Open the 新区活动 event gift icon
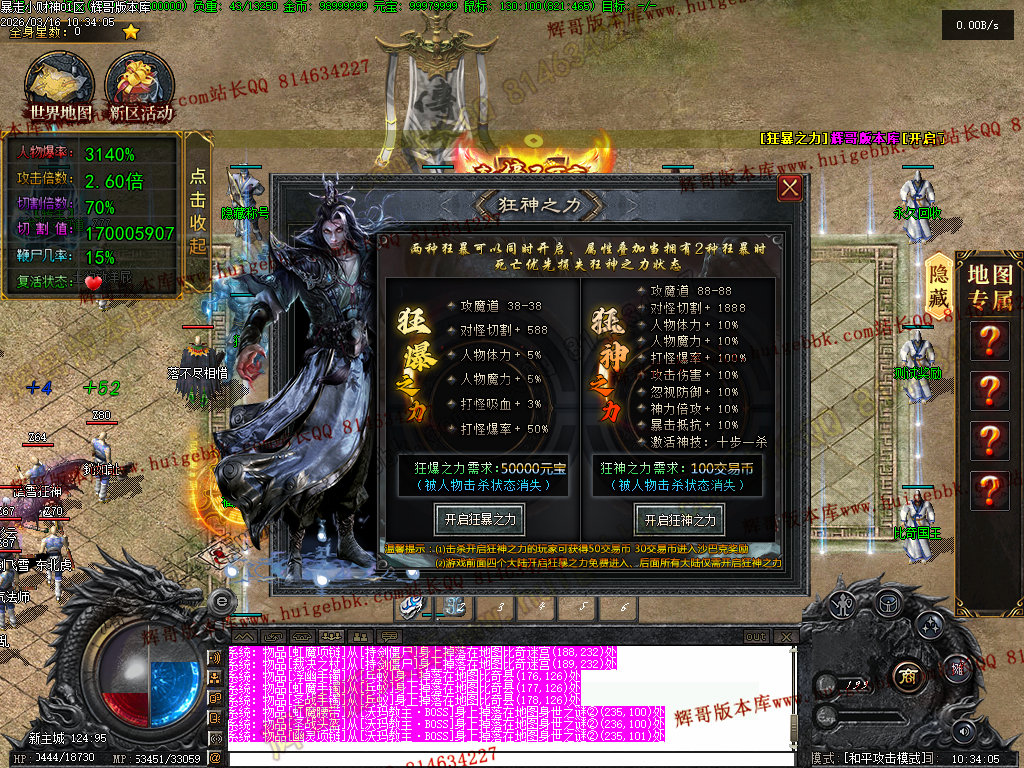 [x=140, y=88]
